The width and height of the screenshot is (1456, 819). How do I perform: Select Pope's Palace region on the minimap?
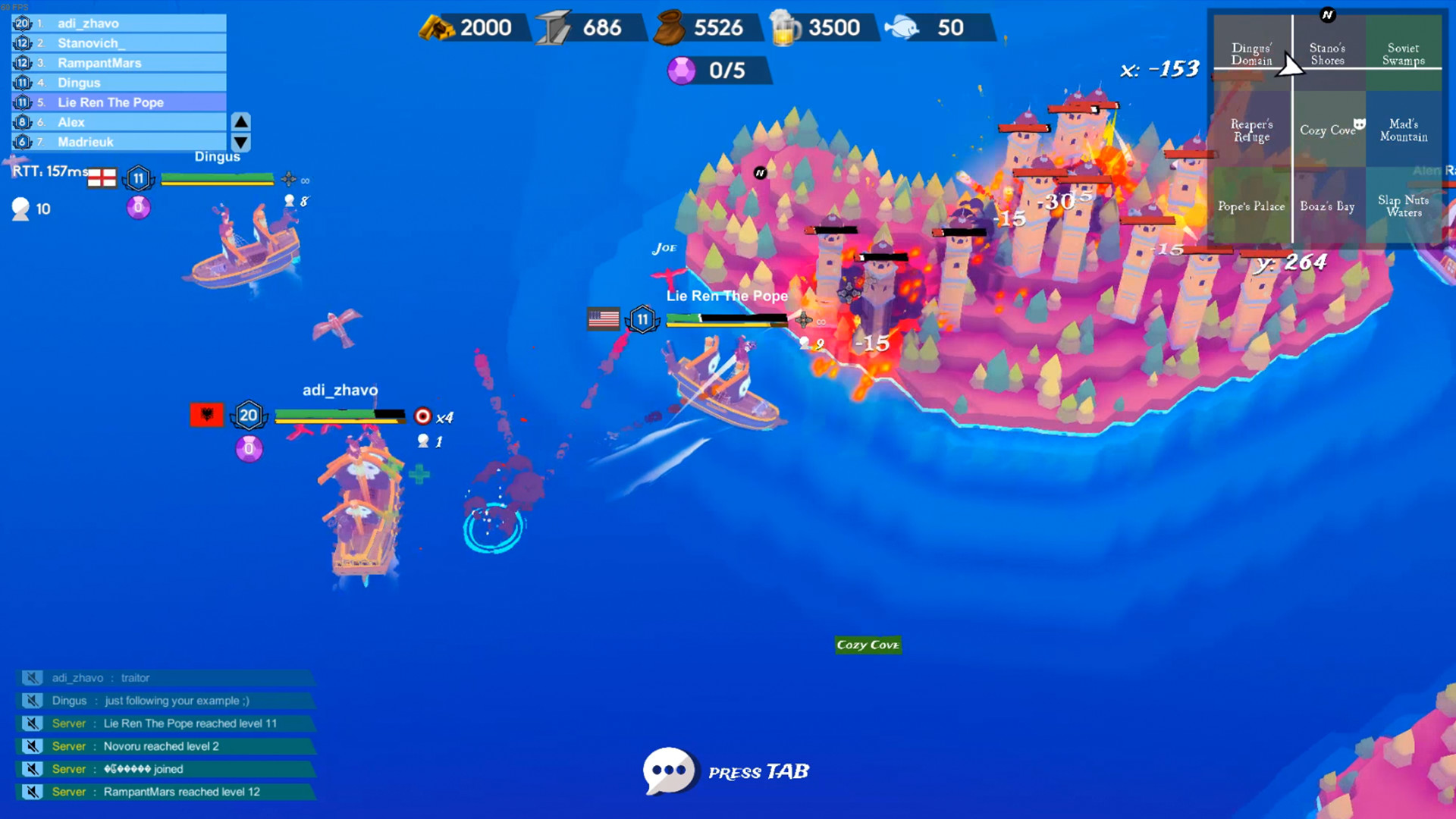click(x=1250, y=206)
